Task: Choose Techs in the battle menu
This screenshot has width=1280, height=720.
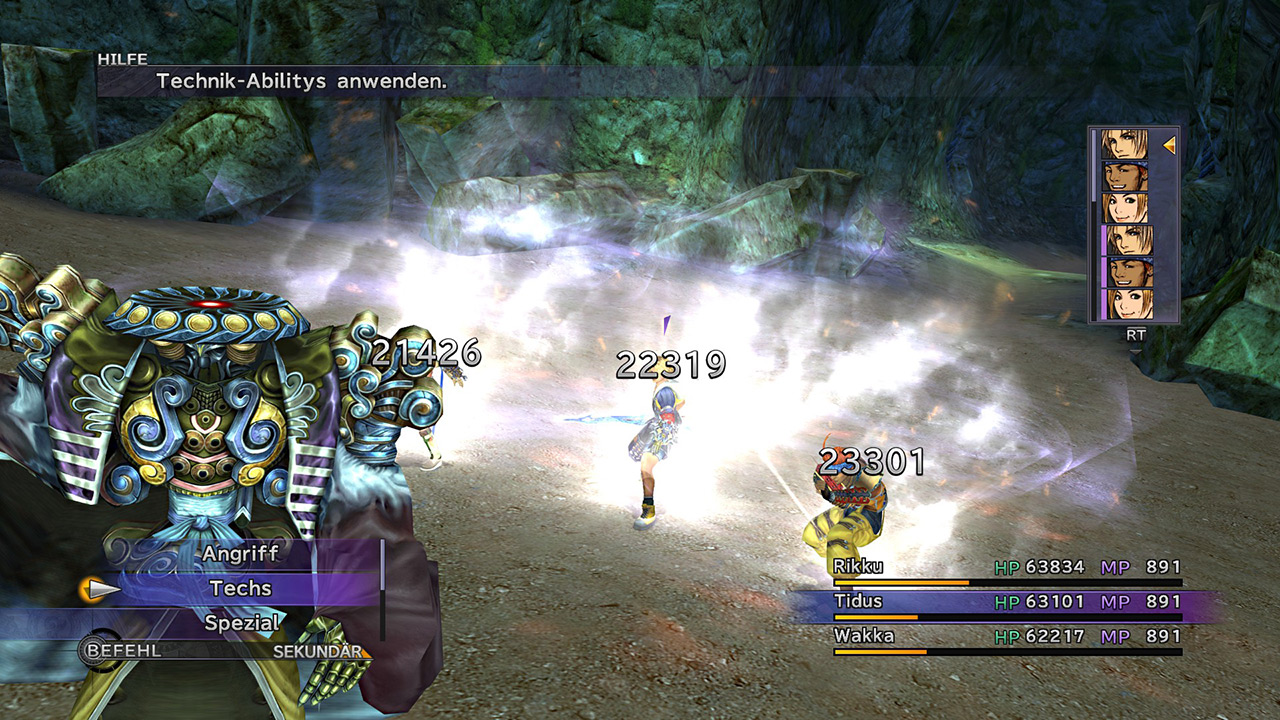Action: [240, 588]
